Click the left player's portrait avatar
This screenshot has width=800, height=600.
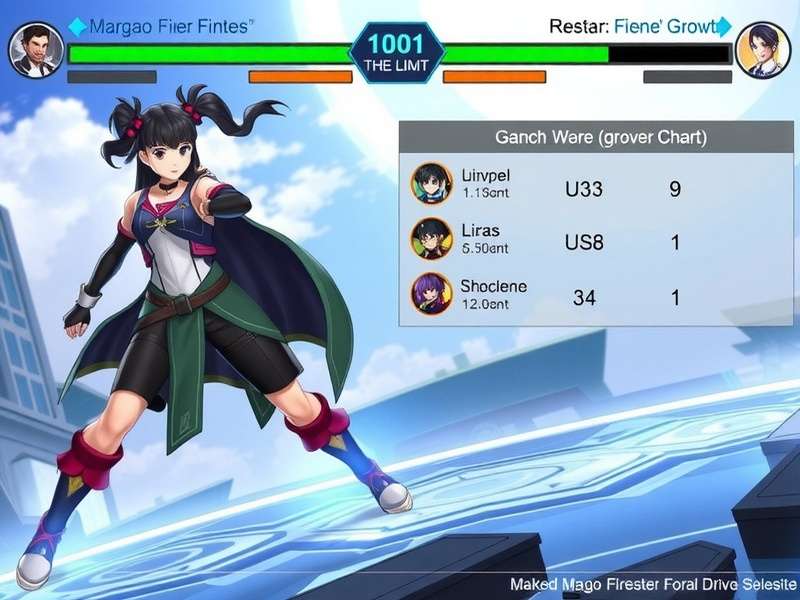coord(35,49)
